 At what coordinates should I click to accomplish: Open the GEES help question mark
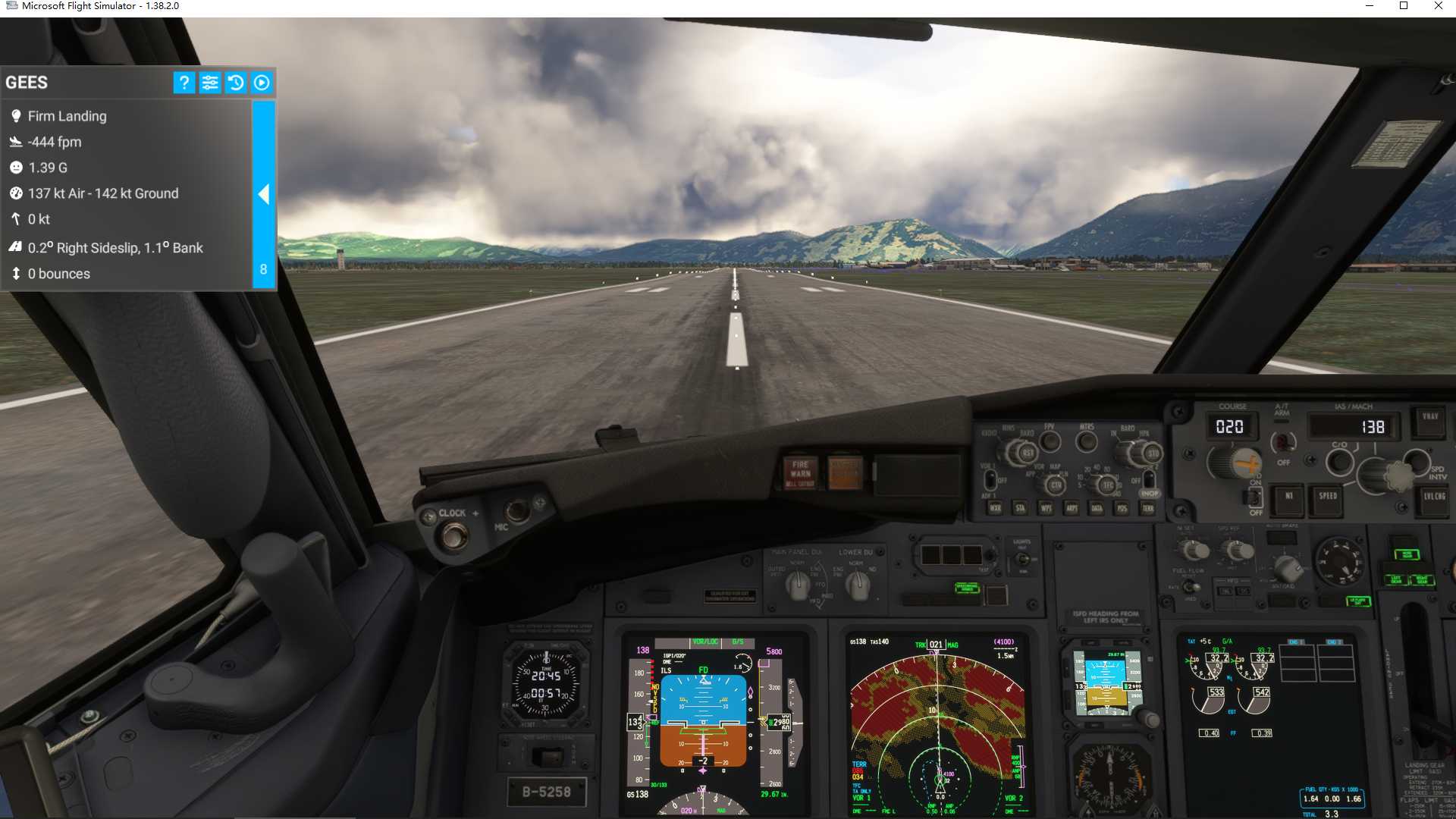184,83
